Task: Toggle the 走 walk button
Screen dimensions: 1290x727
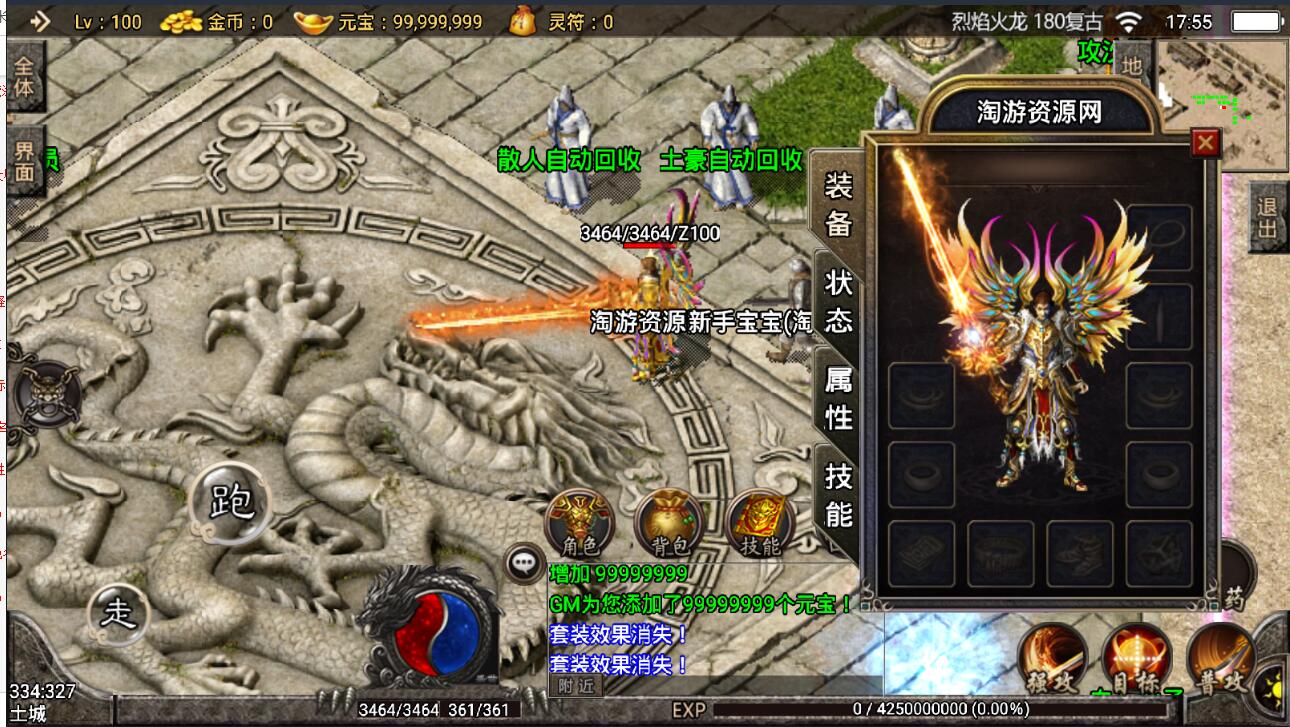Action: coord(119,610)
